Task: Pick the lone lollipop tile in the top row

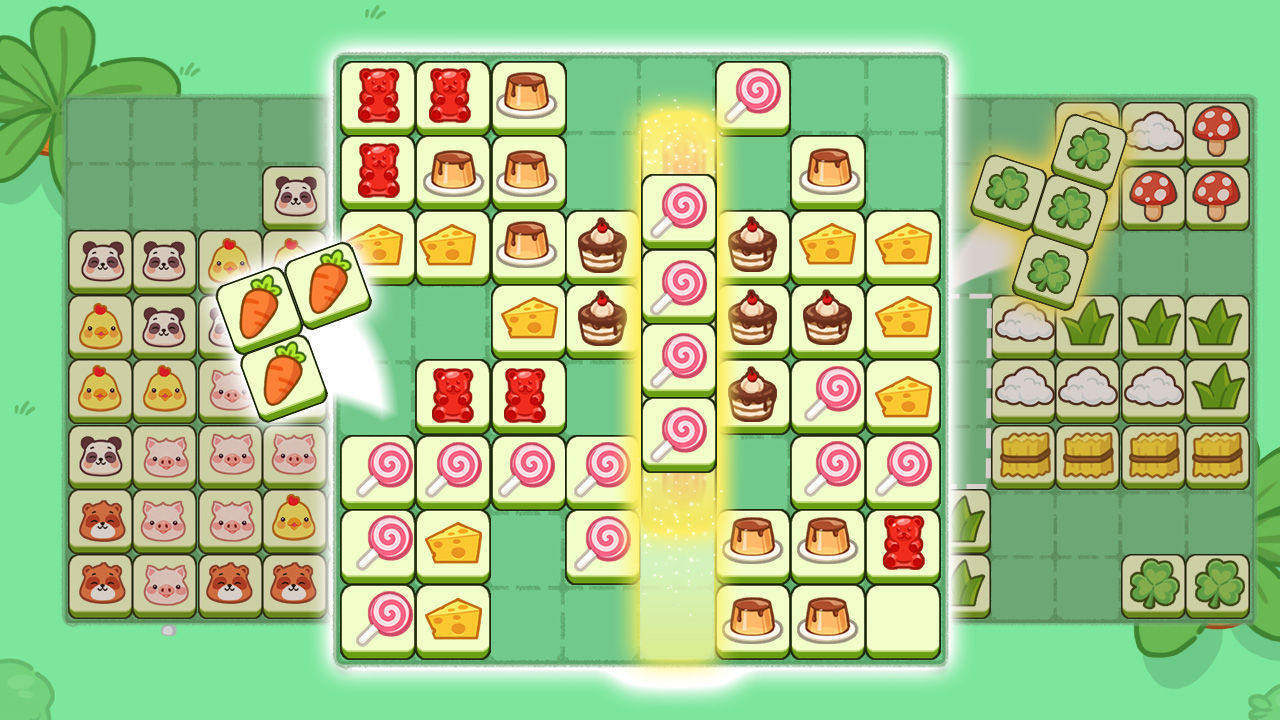Action: 753,97
